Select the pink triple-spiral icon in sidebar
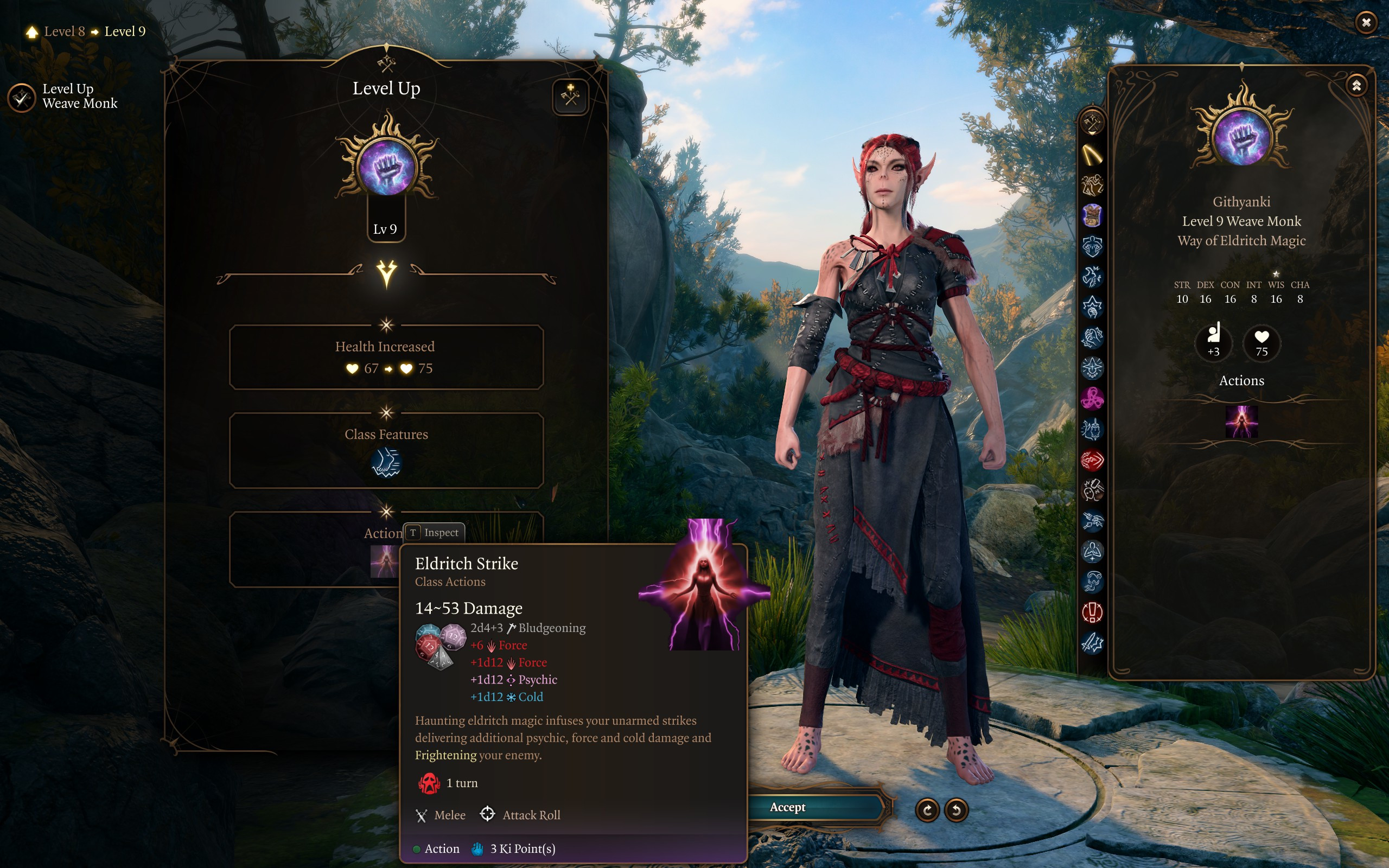Screen dimensions: 1389x868 [1092, 398]
